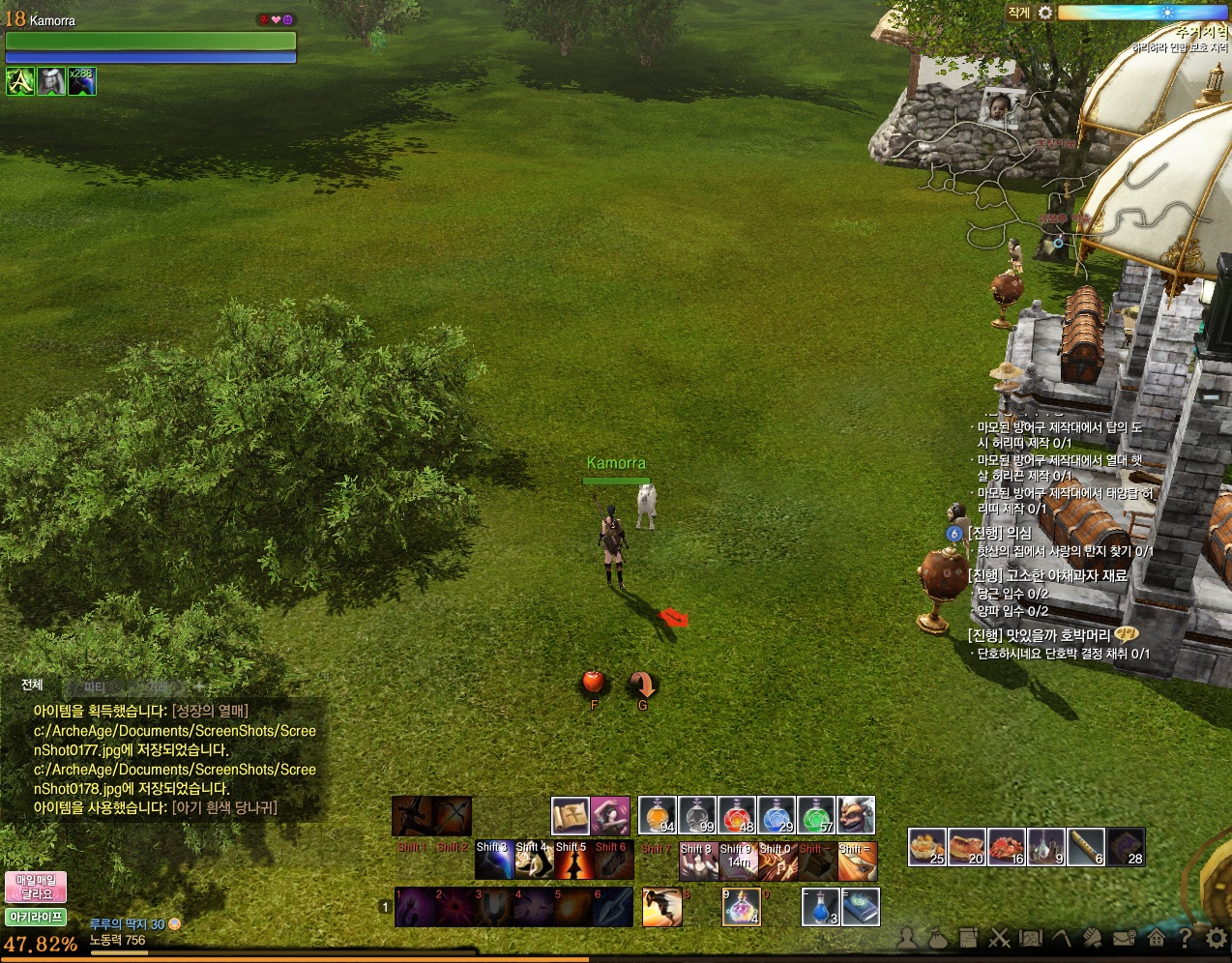Image resolution: width=1232 pixels, height=963 pixels.
Task: Use the treasure map scroll hotbar item
Action: tap(571, 815)
